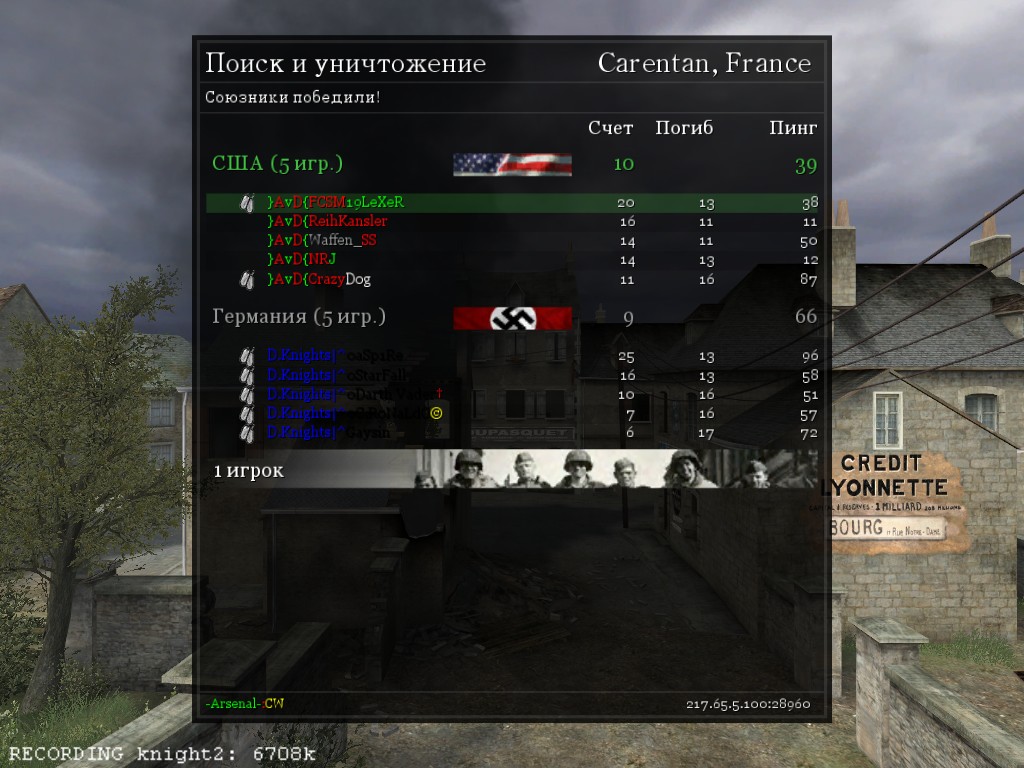Select the Германия team header
Image resolution: width=1024 pixels, height=768 pixels.
(299, 317)
